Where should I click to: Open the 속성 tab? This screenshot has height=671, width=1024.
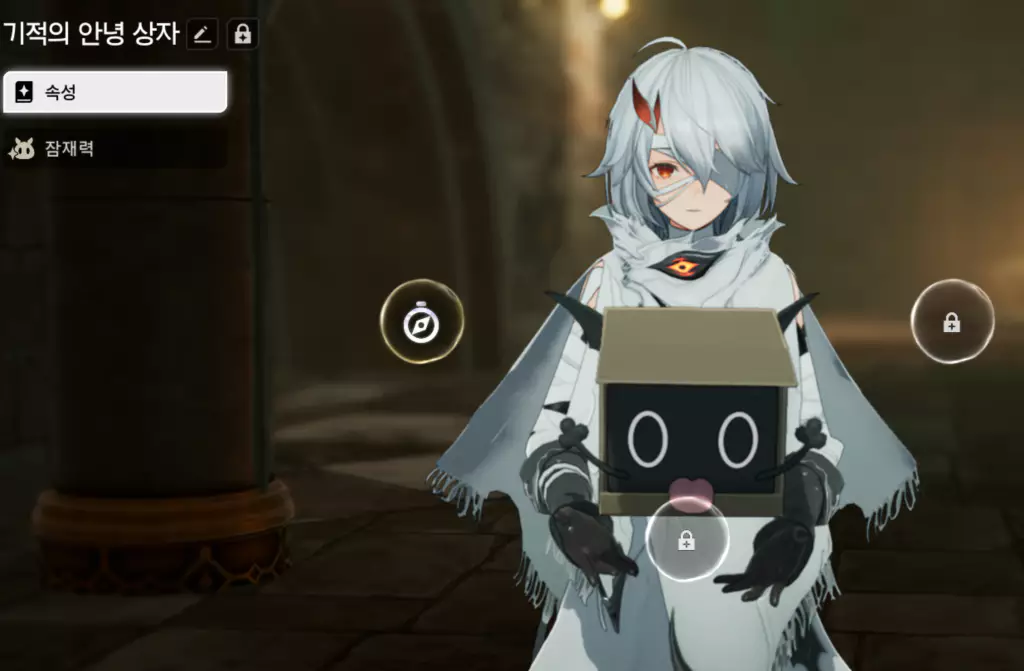tap(114, 92)
